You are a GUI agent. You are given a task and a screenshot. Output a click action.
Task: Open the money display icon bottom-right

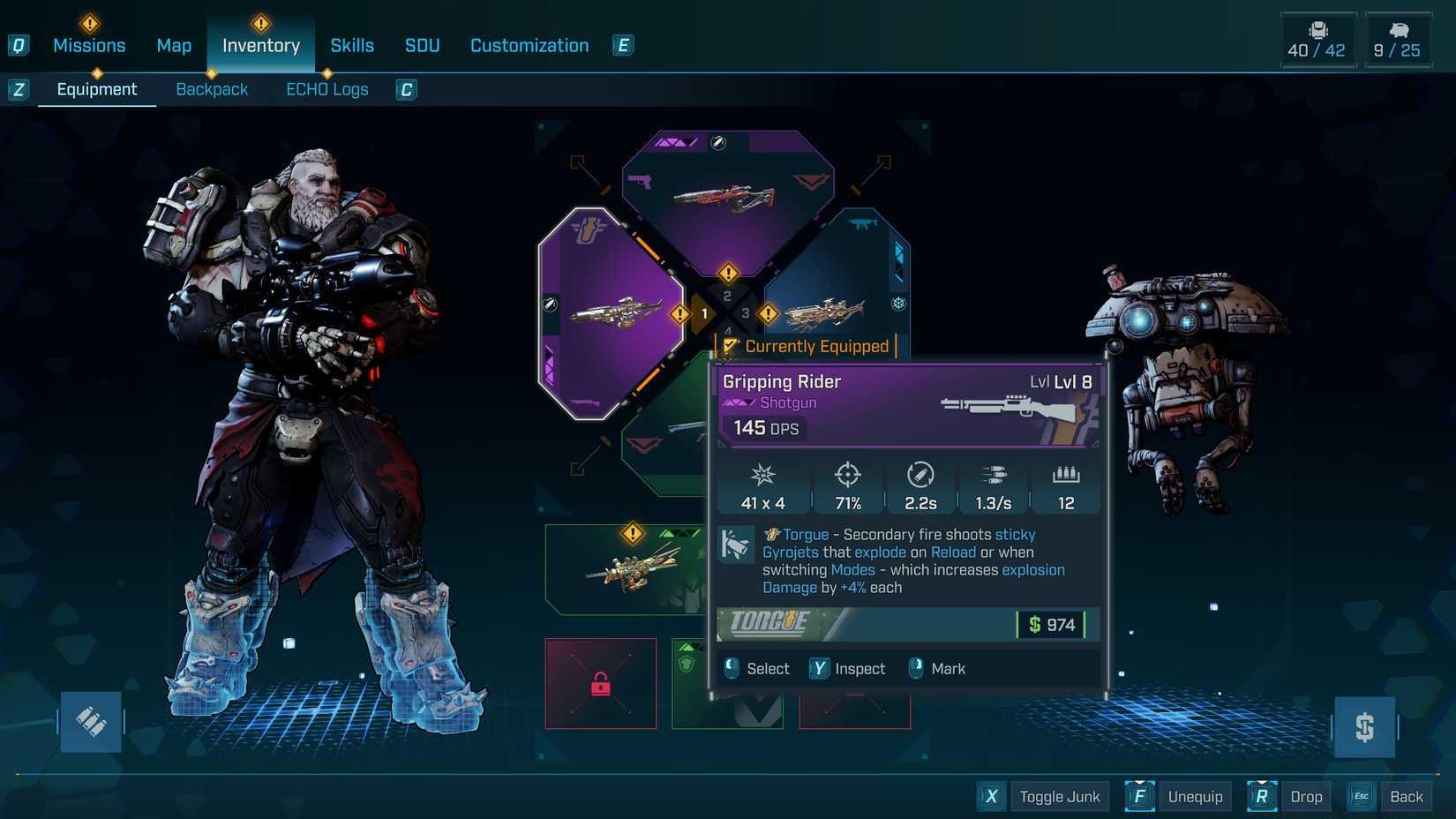pyautogui.click(x=1364, y=727)
